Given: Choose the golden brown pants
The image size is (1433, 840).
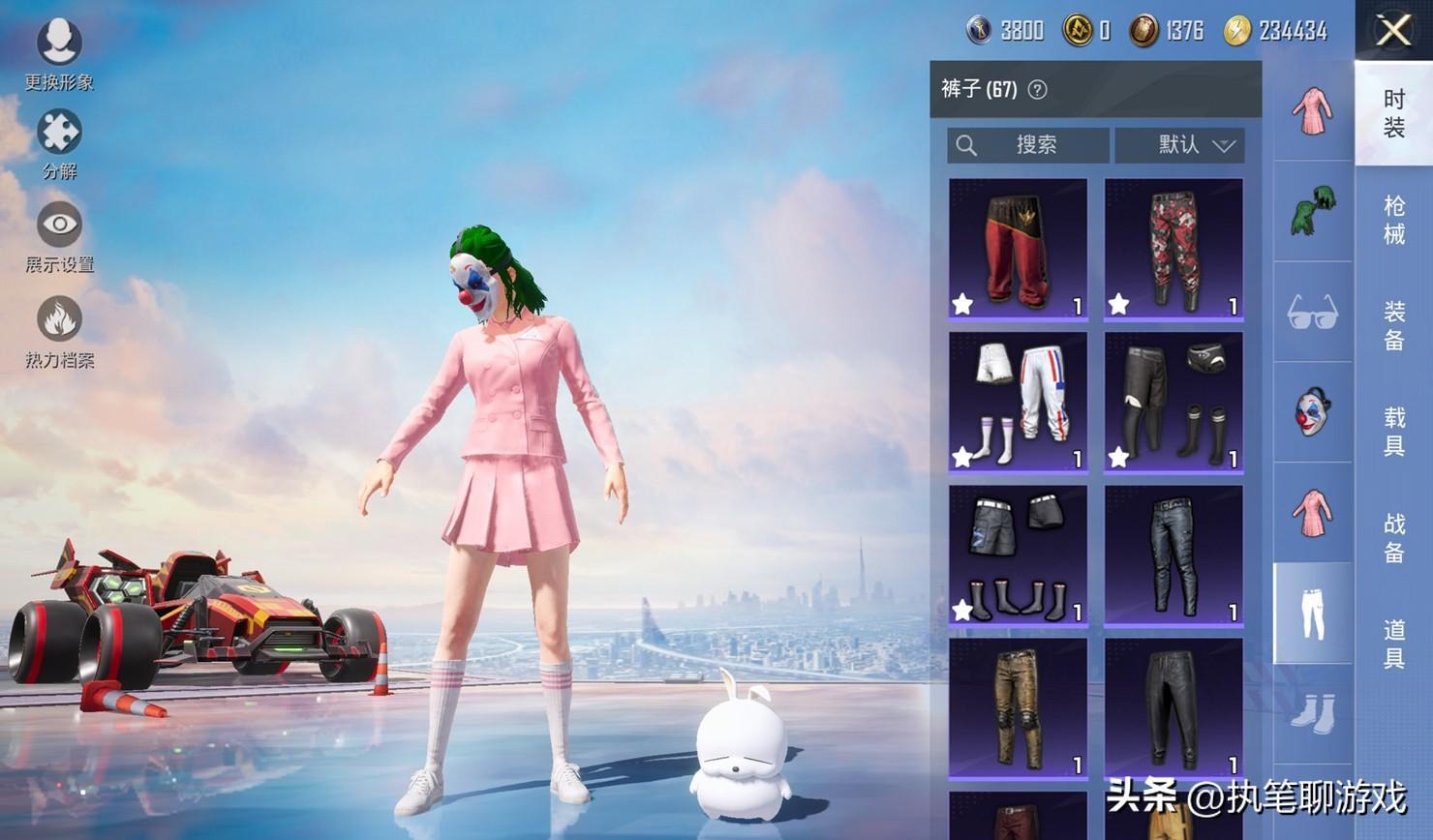Looking at the screenshot, I should click(x=1018, y=707).
